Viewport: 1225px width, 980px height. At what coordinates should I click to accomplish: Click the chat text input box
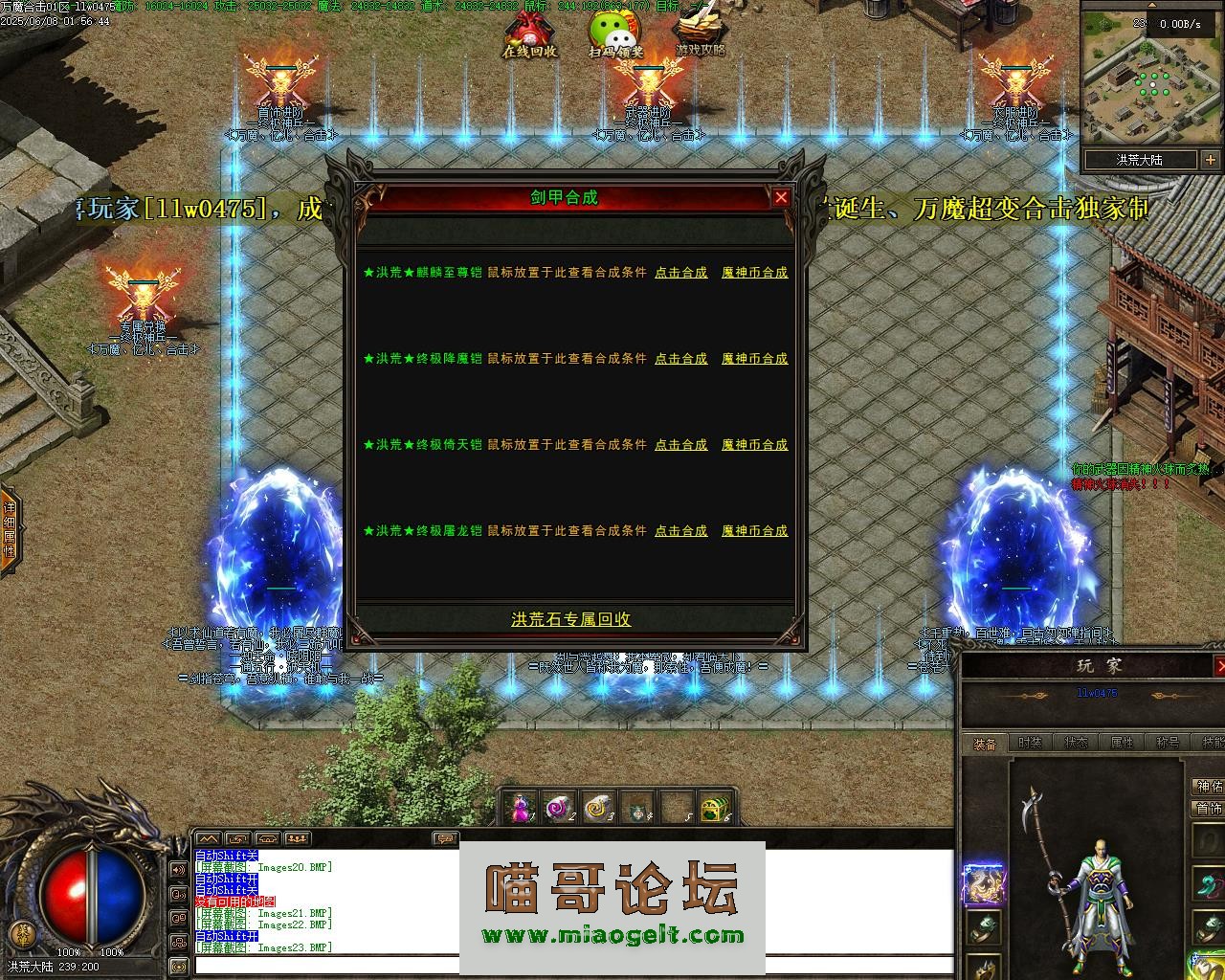pyautogui.click(x=574, y=966)
